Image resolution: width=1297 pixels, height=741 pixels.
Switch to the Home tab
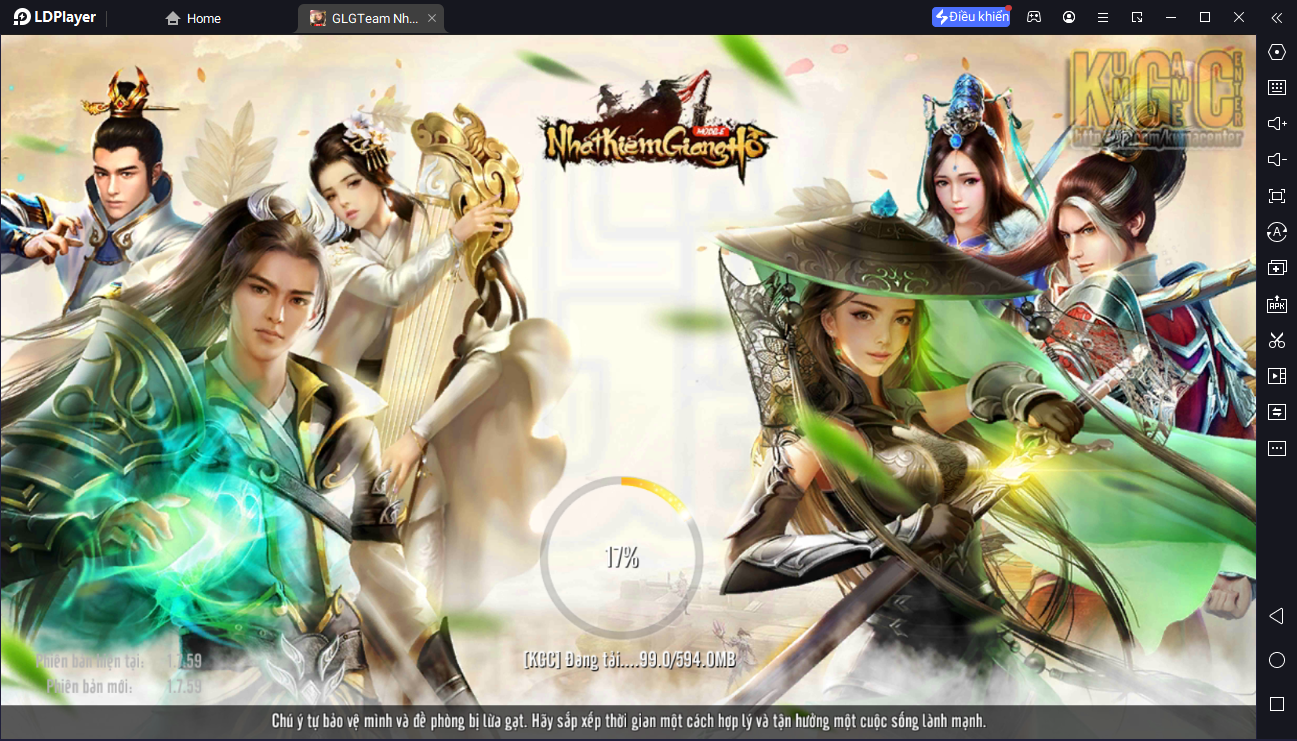[x=192, y=17]
